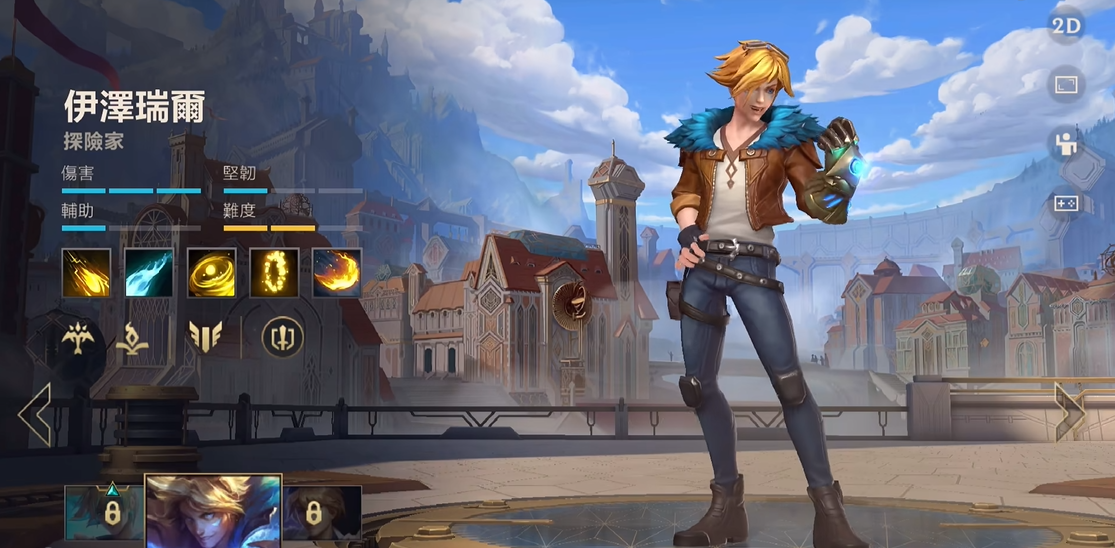Open the winged crest icon

[77, 338]
